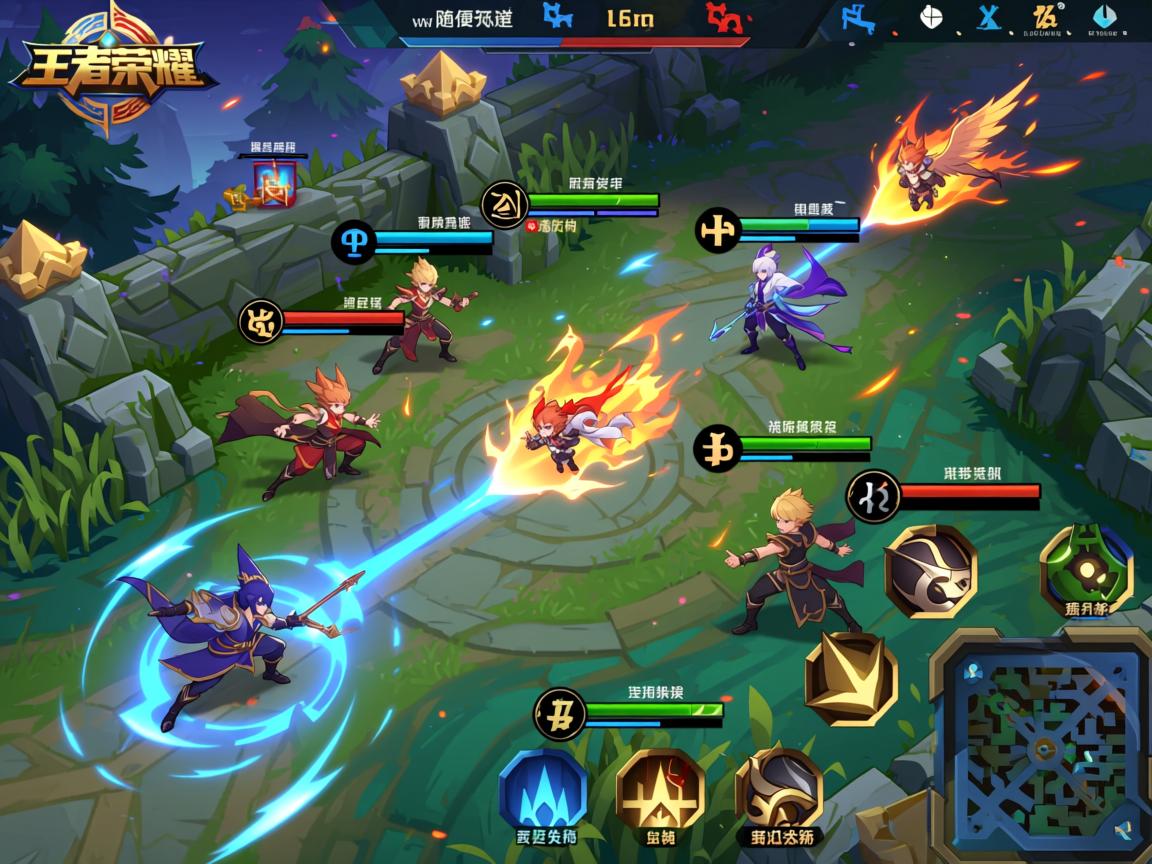The width and height of the screenshot is (1152, 864).
Task: Tap the golden arrow attack button
Action: (851, 678)
